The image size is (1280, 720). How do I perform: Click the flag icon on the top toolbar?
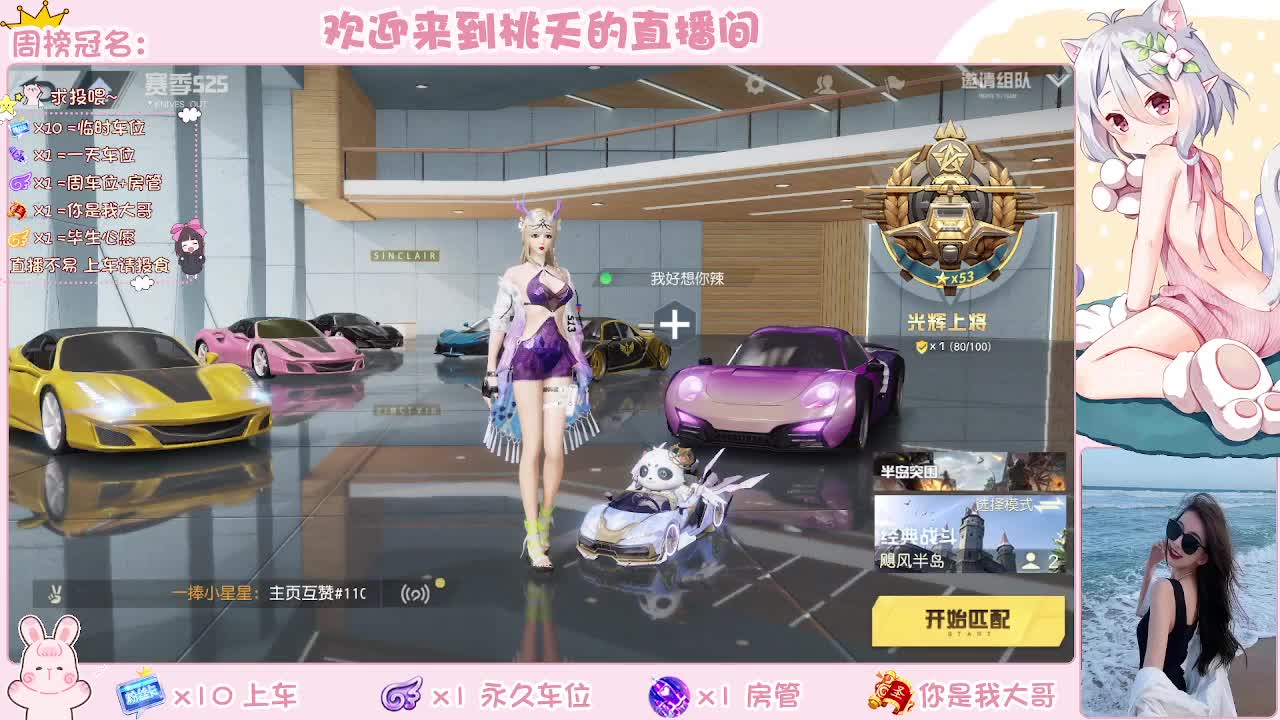click(892, 83)
